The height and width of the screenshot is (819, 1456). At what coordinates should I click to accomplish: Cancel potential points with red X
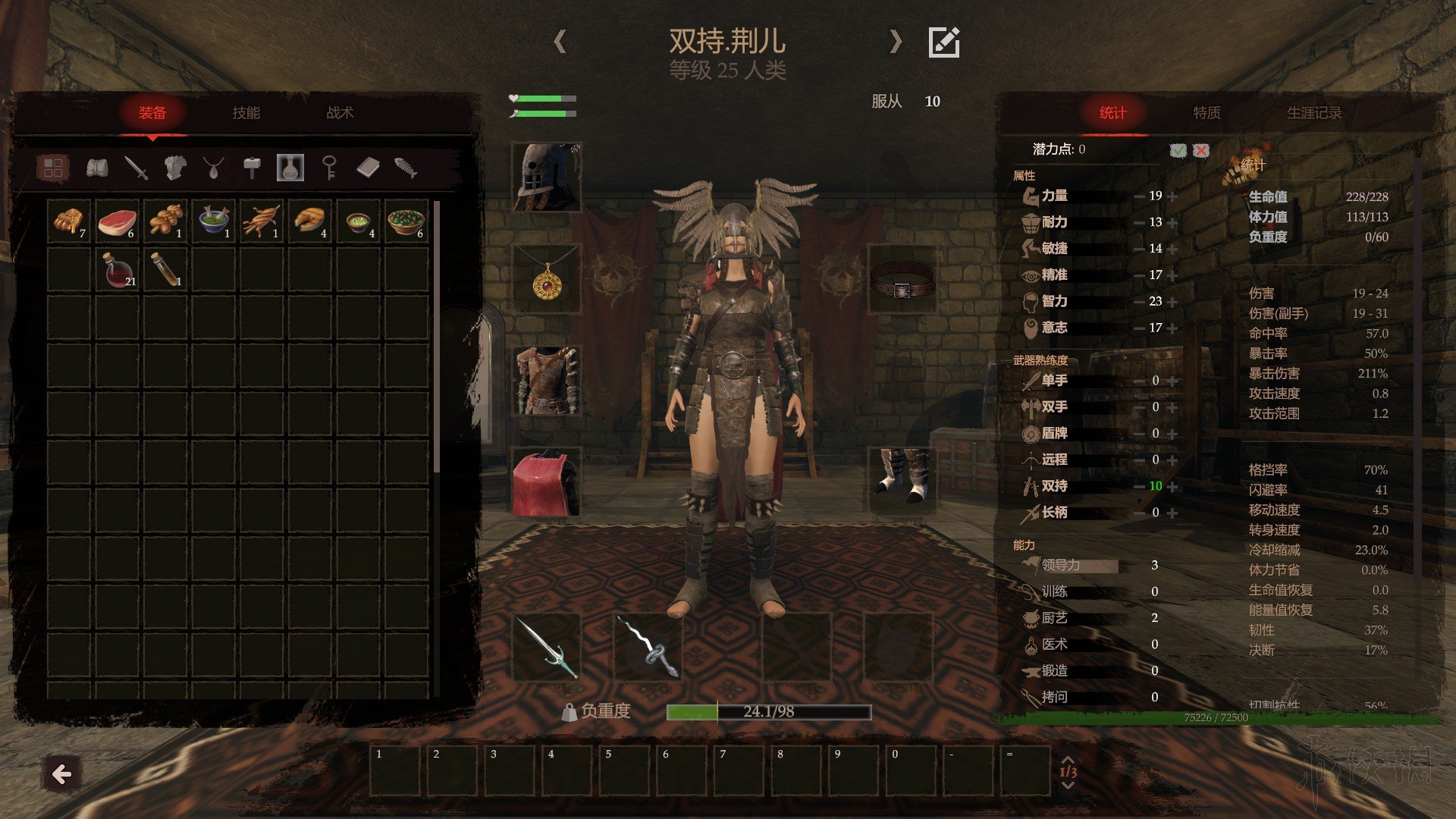1201,150
